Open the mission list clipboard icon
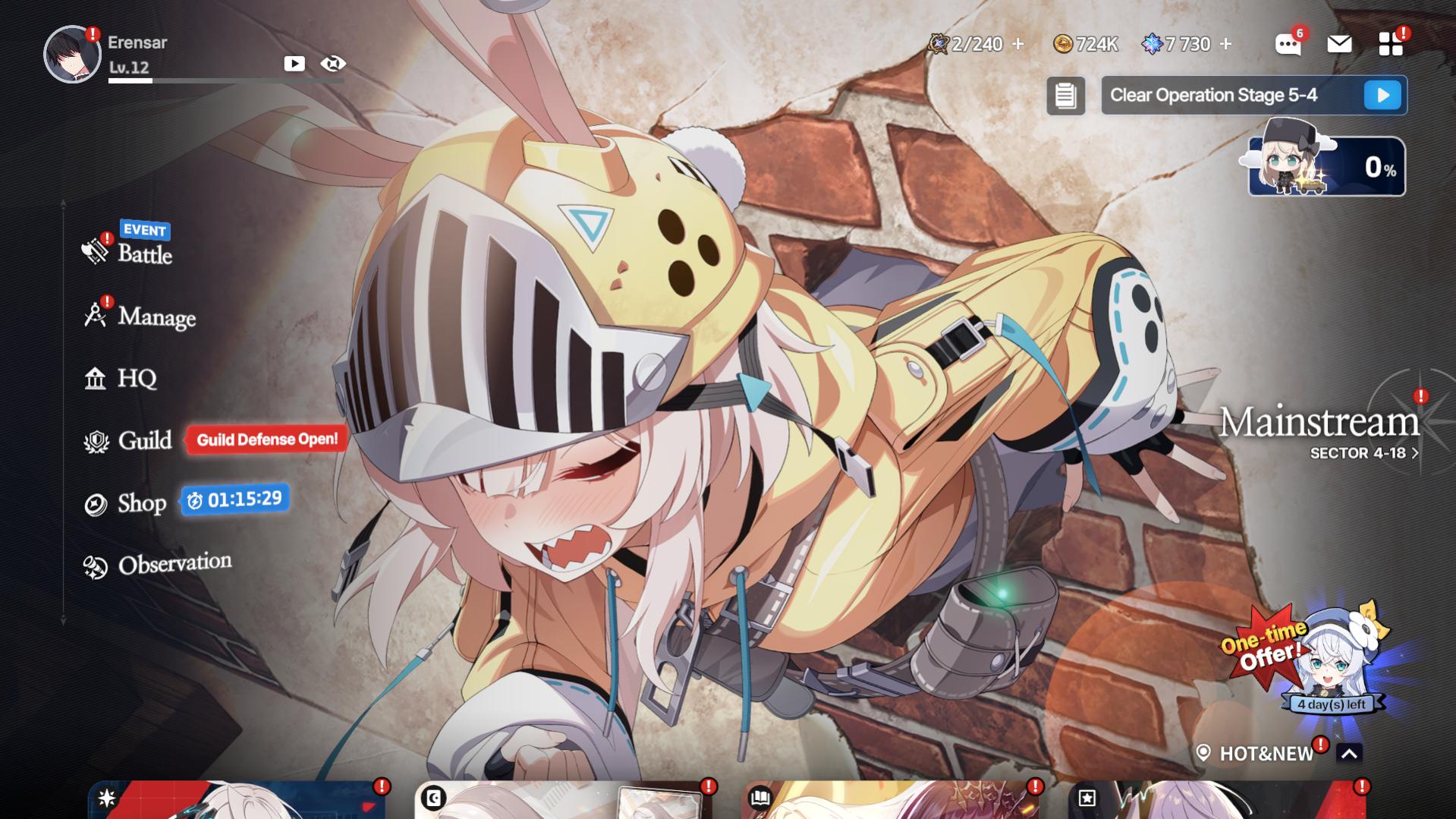The height and width of the screenshot is (819, 1456). click(x=1065, y=96)
